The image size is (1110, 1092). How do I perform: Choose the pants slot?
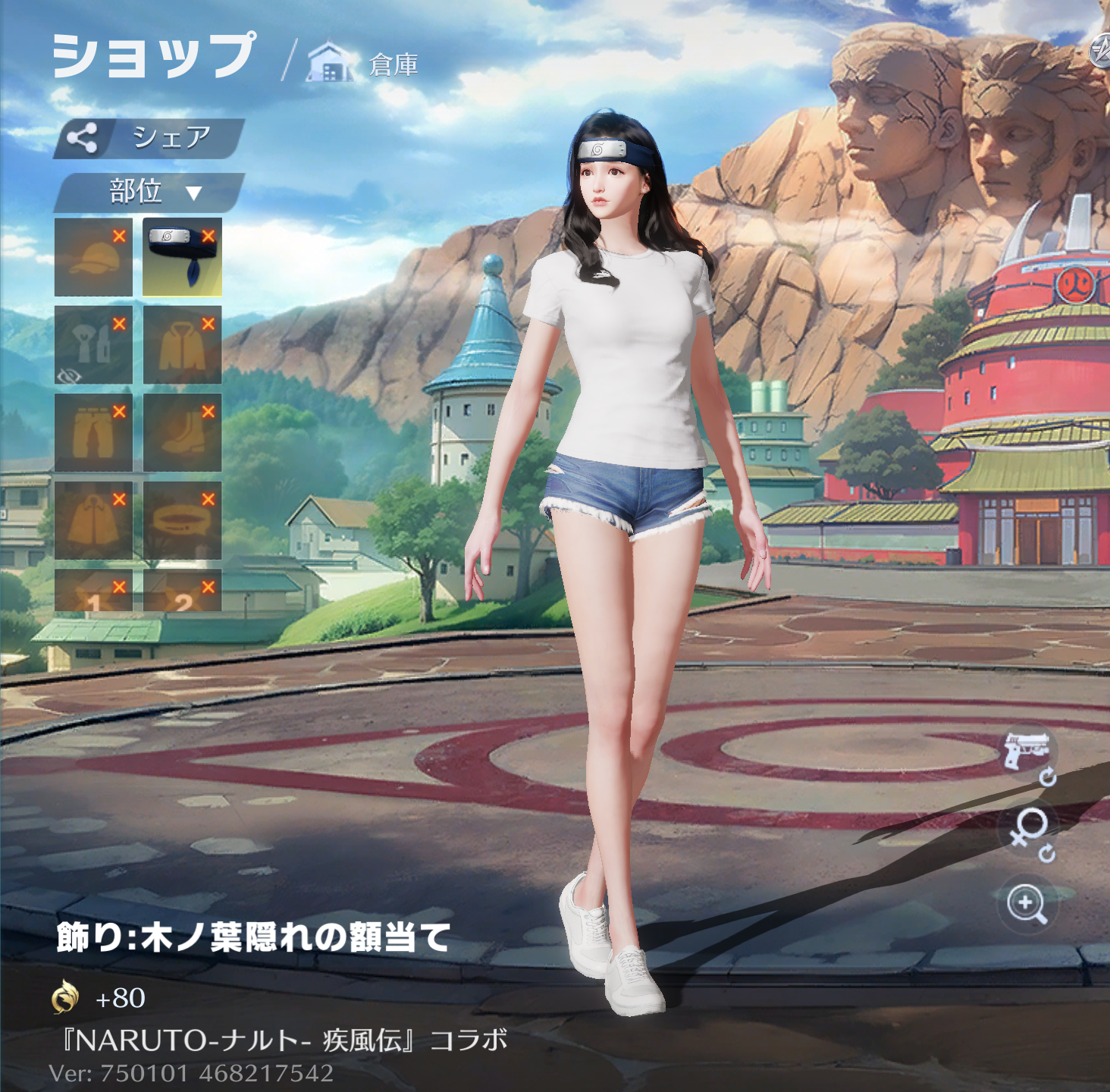pos(93,433)
